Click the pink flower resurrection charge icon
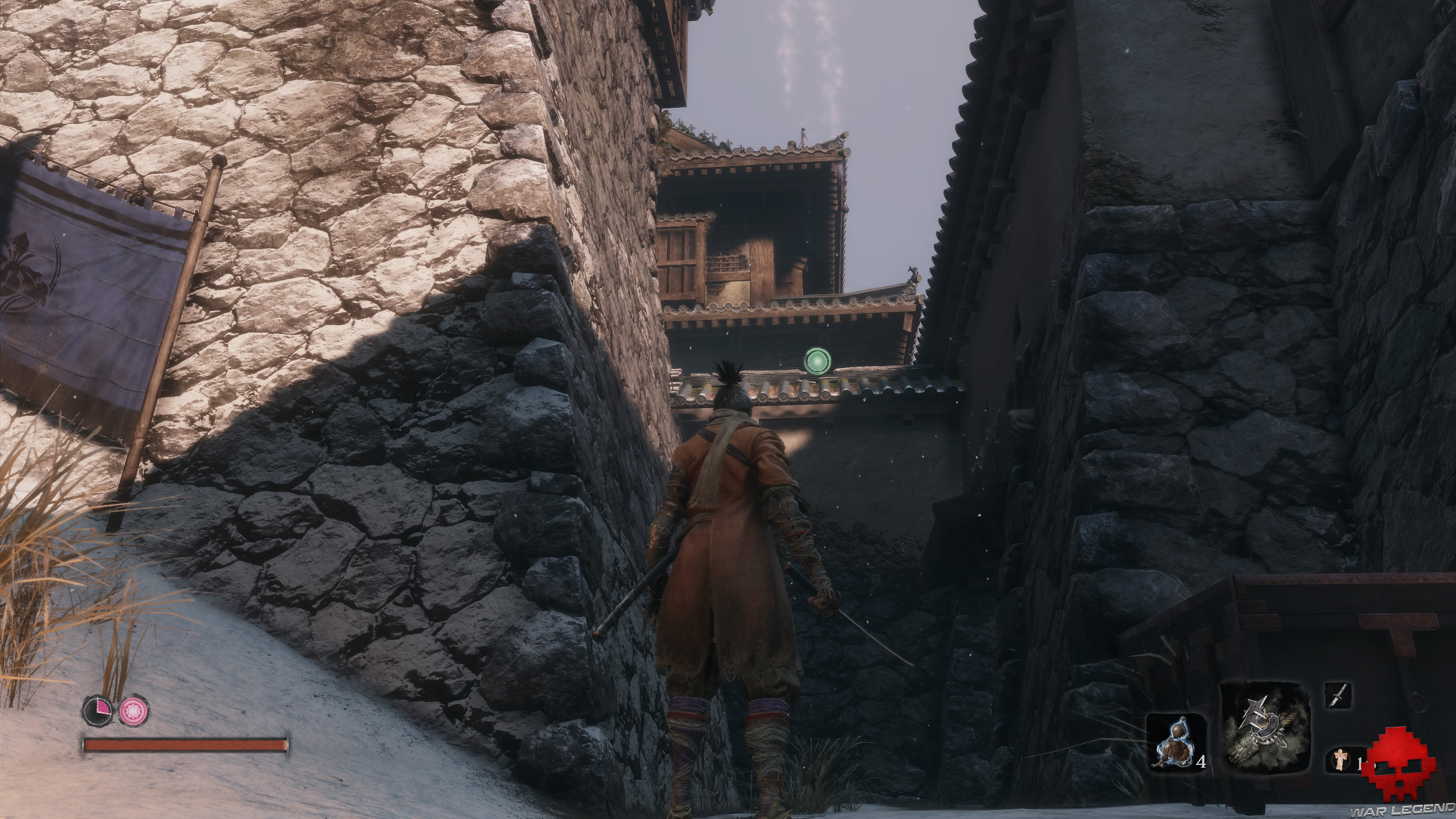1456x819 pixels. tap(133, 711)
